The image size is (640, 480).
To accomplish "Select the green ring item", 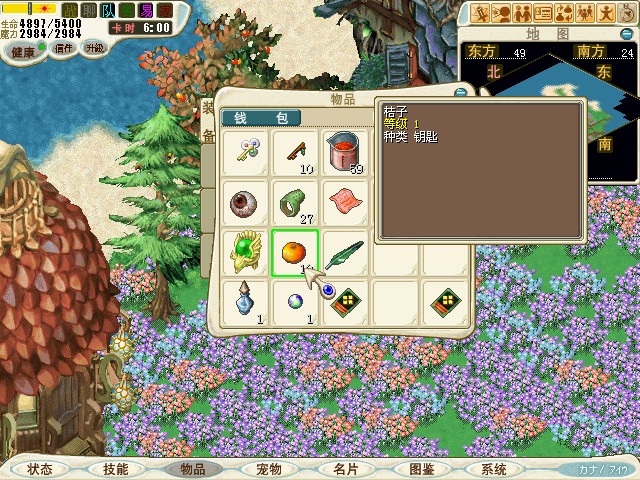I will coord(295,201).
